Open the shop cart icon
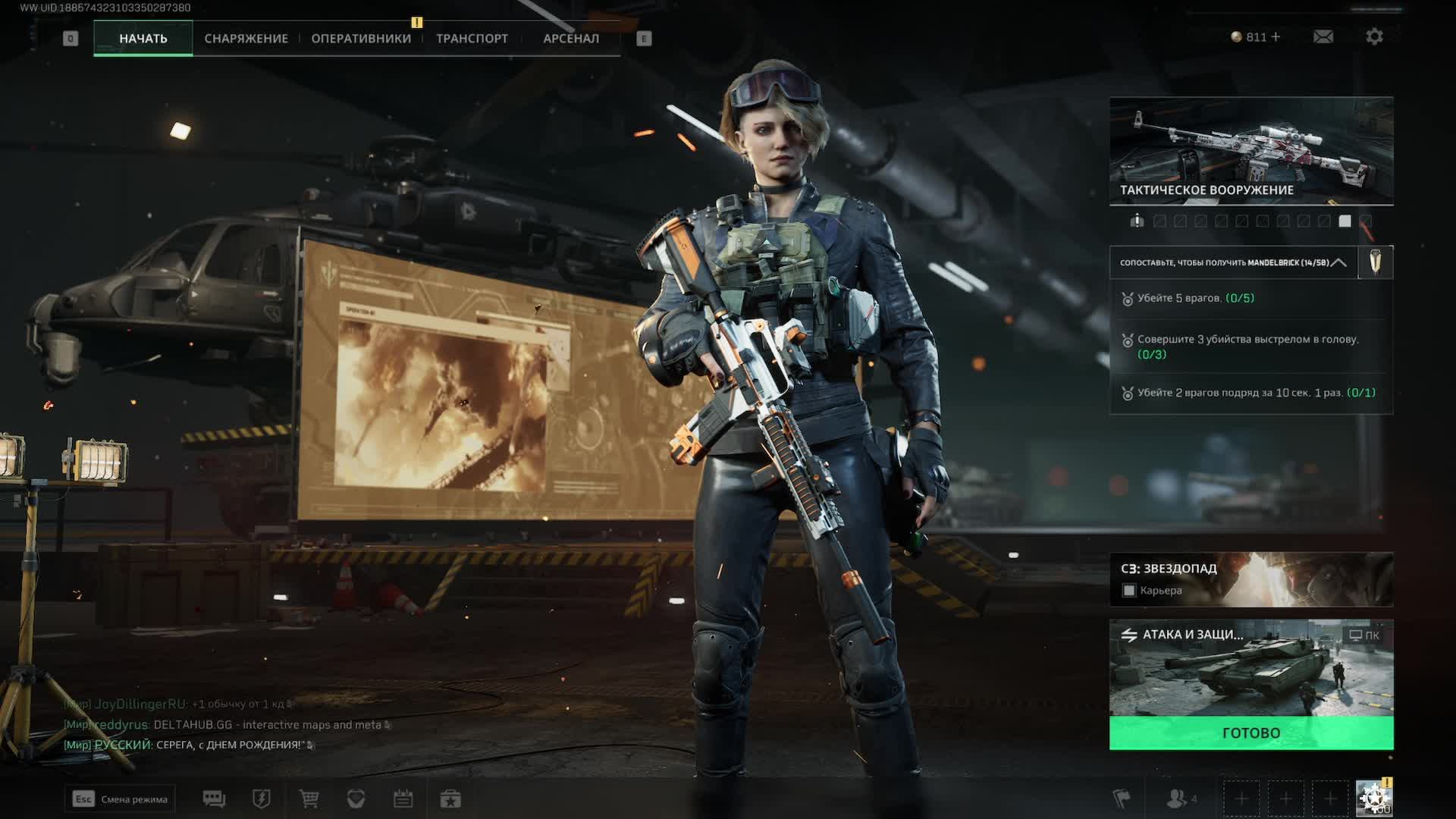 309,799
